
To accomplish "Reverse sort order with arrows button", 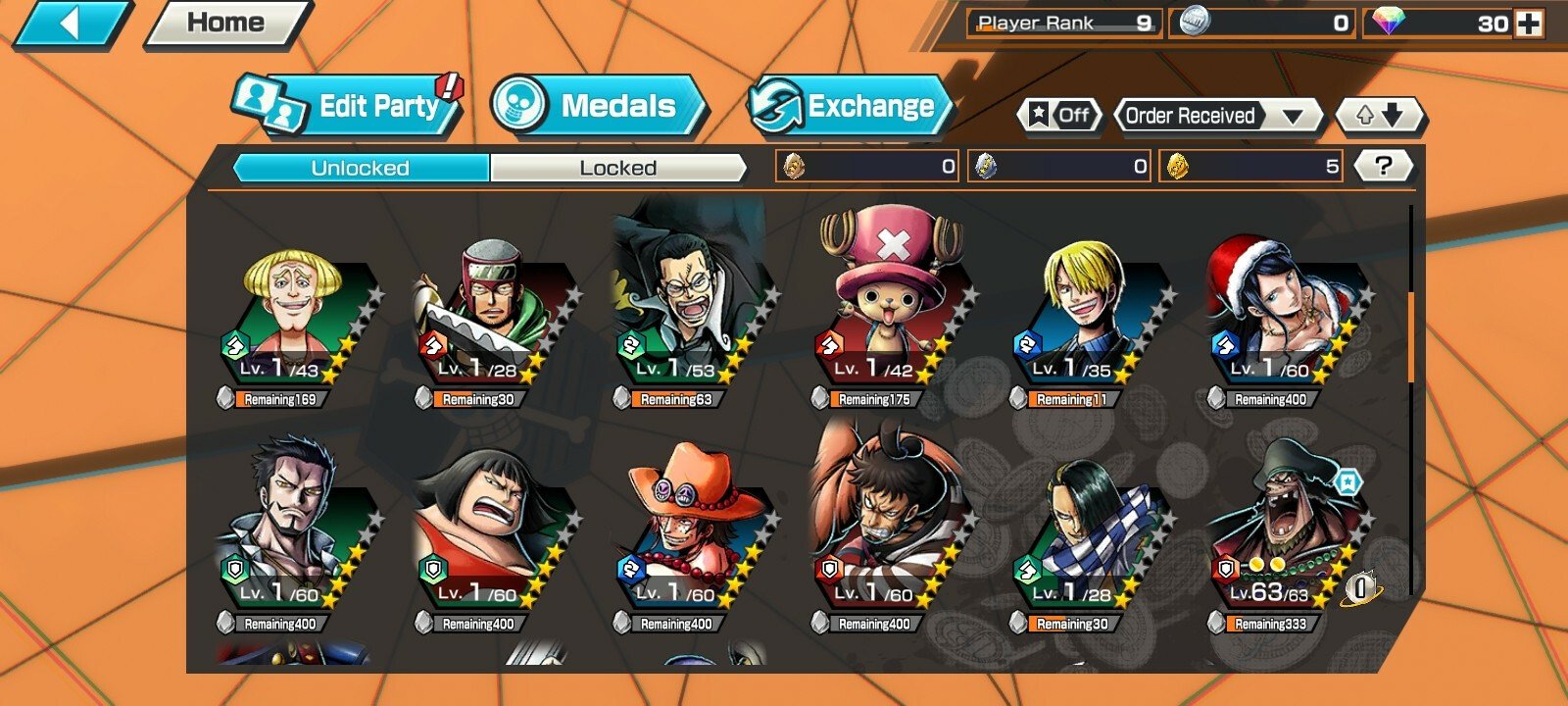I will click(1380, 116).
